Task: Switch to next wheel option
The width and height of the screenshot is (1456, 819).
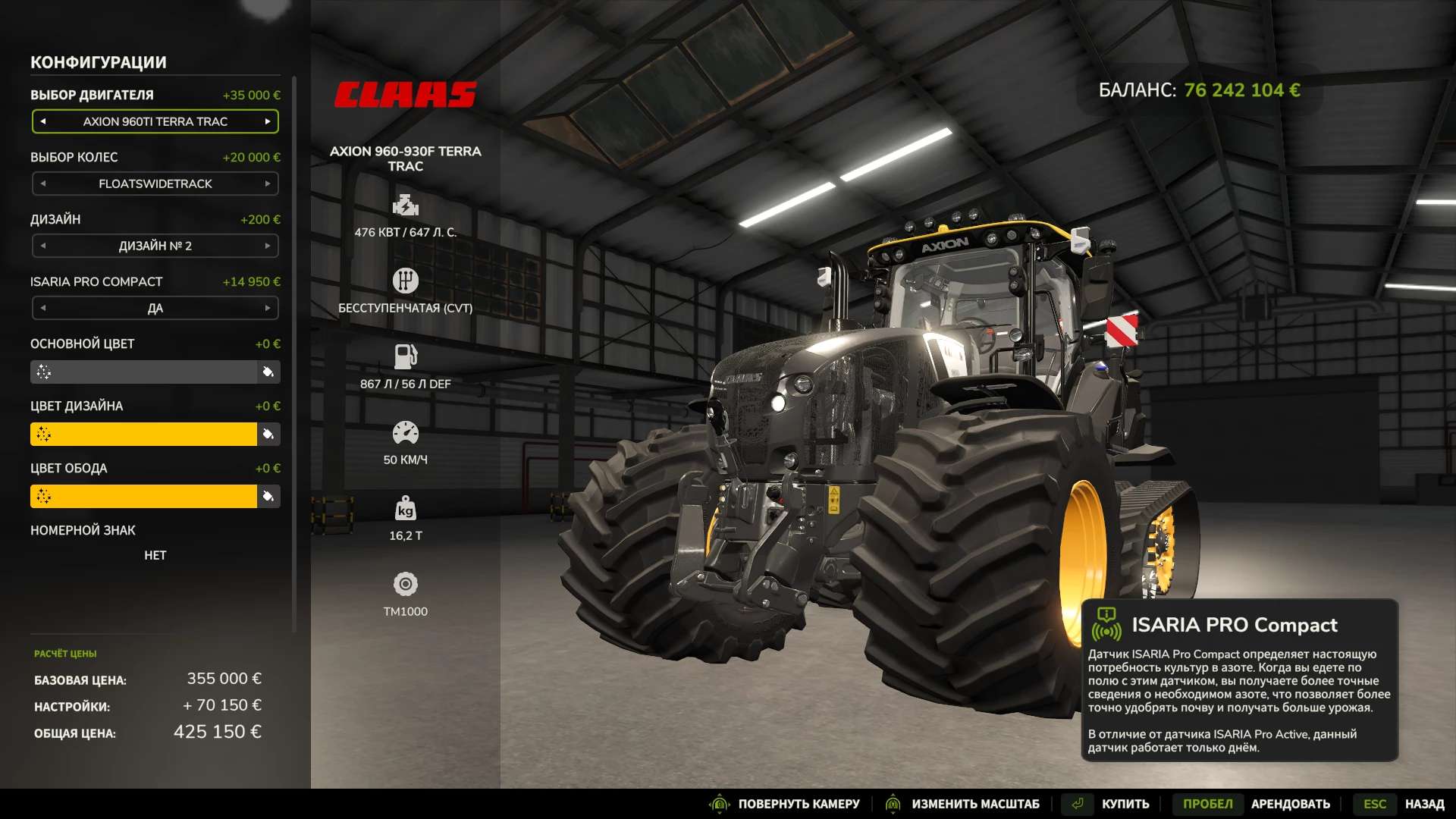Action: pos(268,184)
